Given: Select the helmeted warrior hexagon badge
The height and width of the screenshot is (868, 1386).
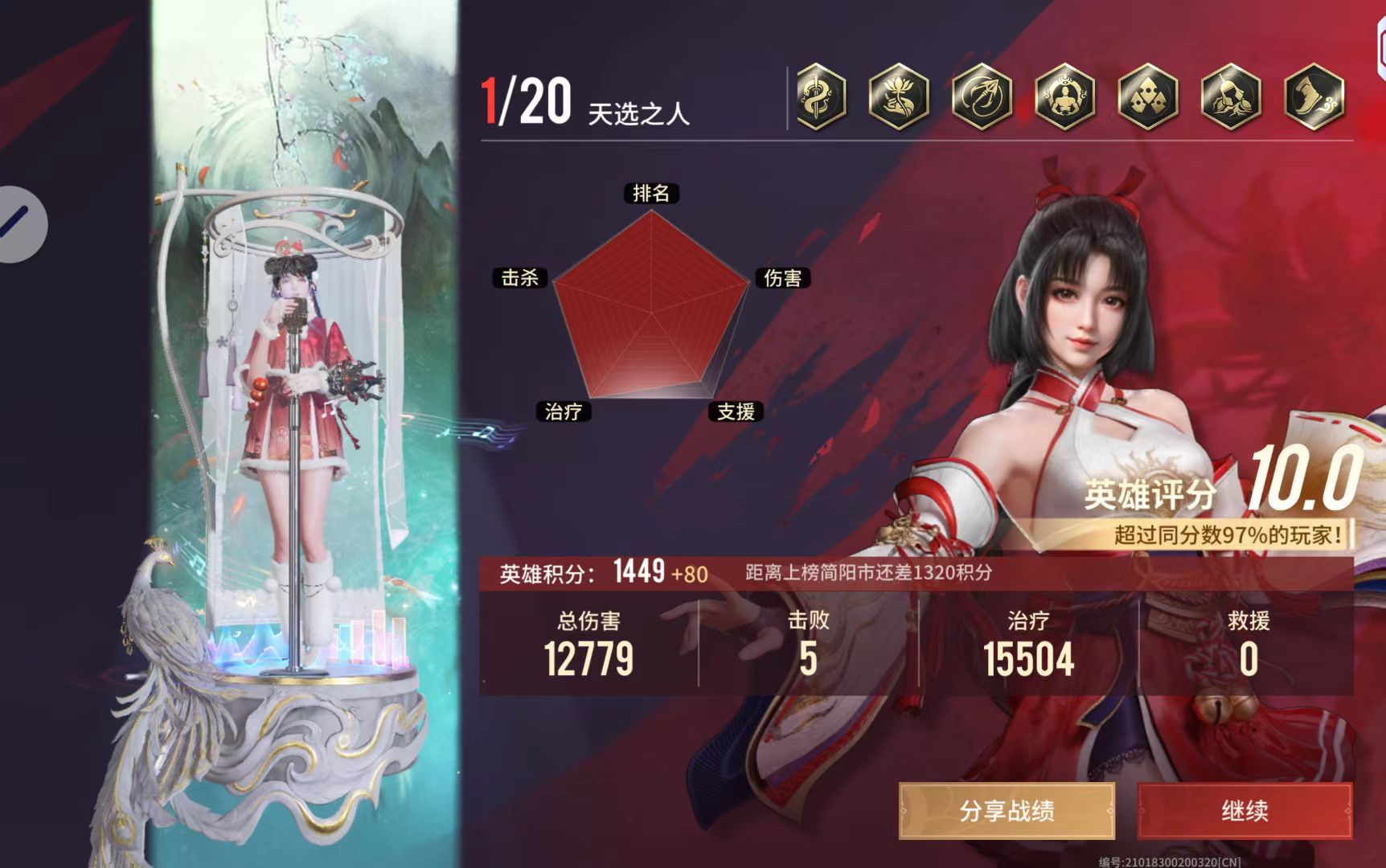Looking at the screenshot, I should click(1231, 97).
